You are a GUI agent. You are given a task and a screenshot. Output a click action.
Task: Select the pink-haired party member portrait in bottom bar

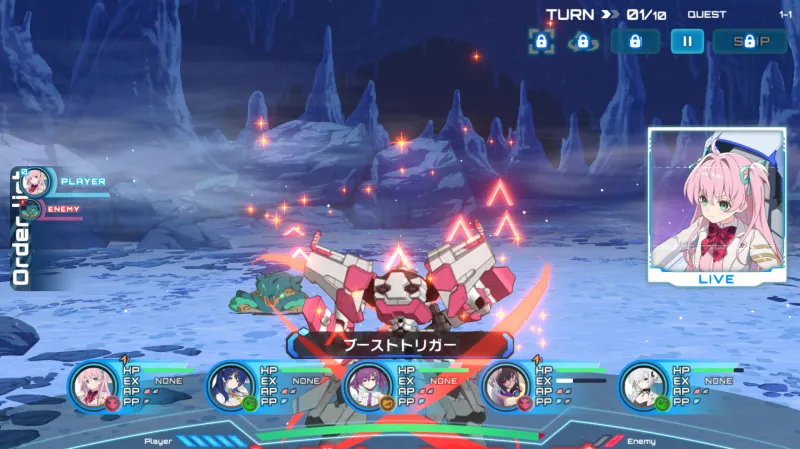tap(96, 384)
